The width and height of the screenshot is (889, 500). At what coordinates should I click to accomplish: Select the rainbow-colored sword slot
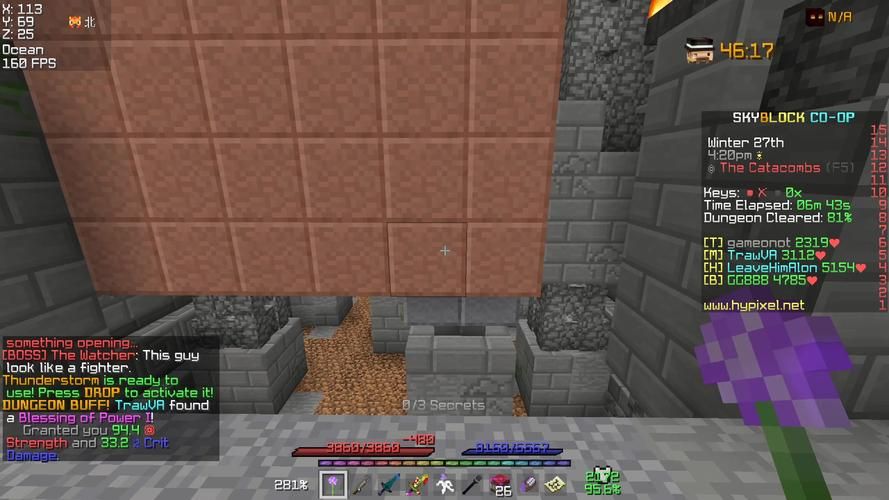coord(416,485)
